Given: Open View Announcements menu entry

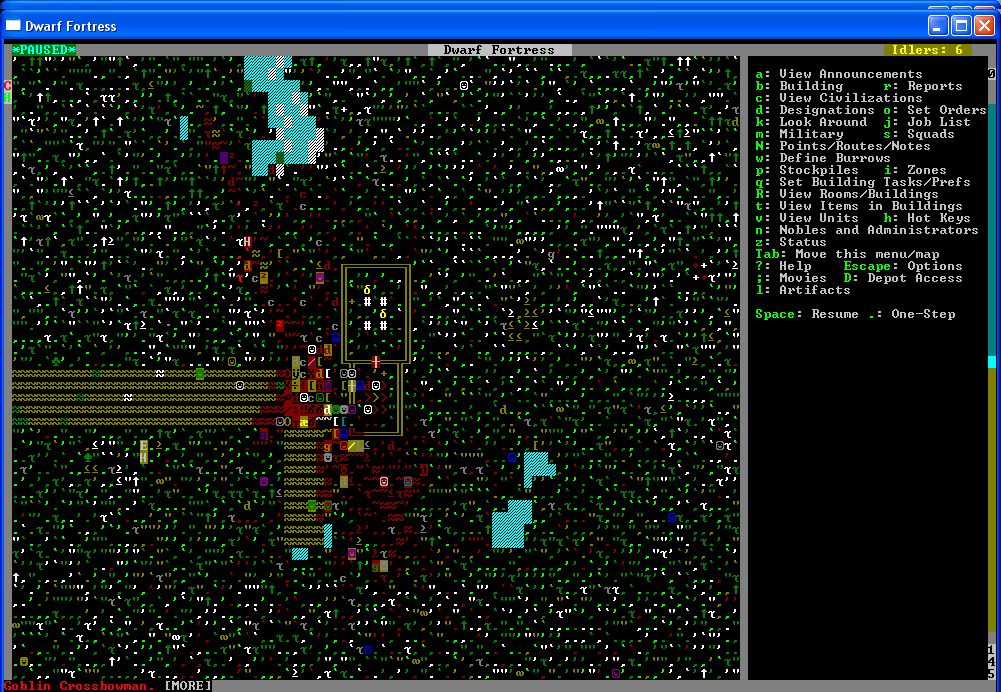Looking at the screenshot, I should click(850, 74).
